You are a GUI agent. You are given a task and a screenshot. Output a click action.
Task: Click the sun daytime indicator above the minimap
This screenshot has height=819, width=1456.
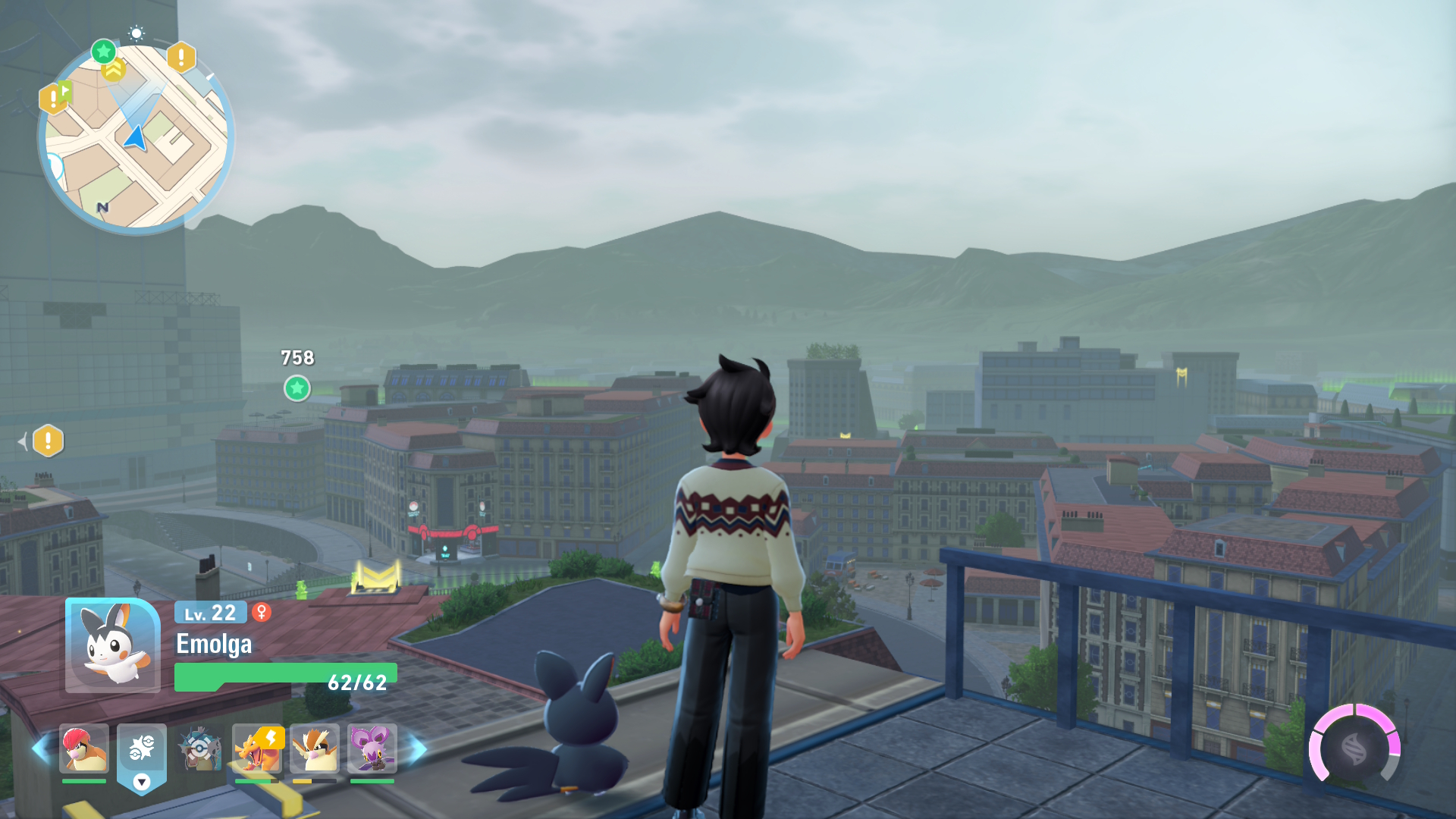(136, 33)
